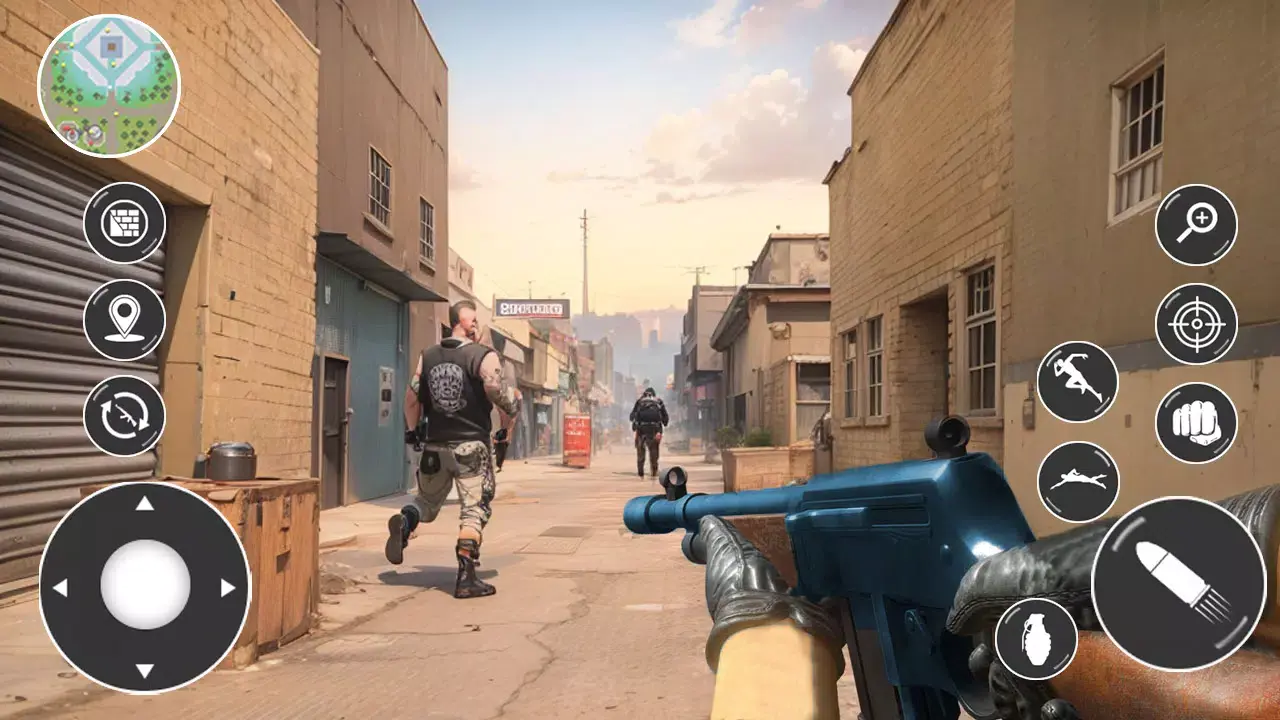Use the fist melee attack icon

pos(1194,424)
